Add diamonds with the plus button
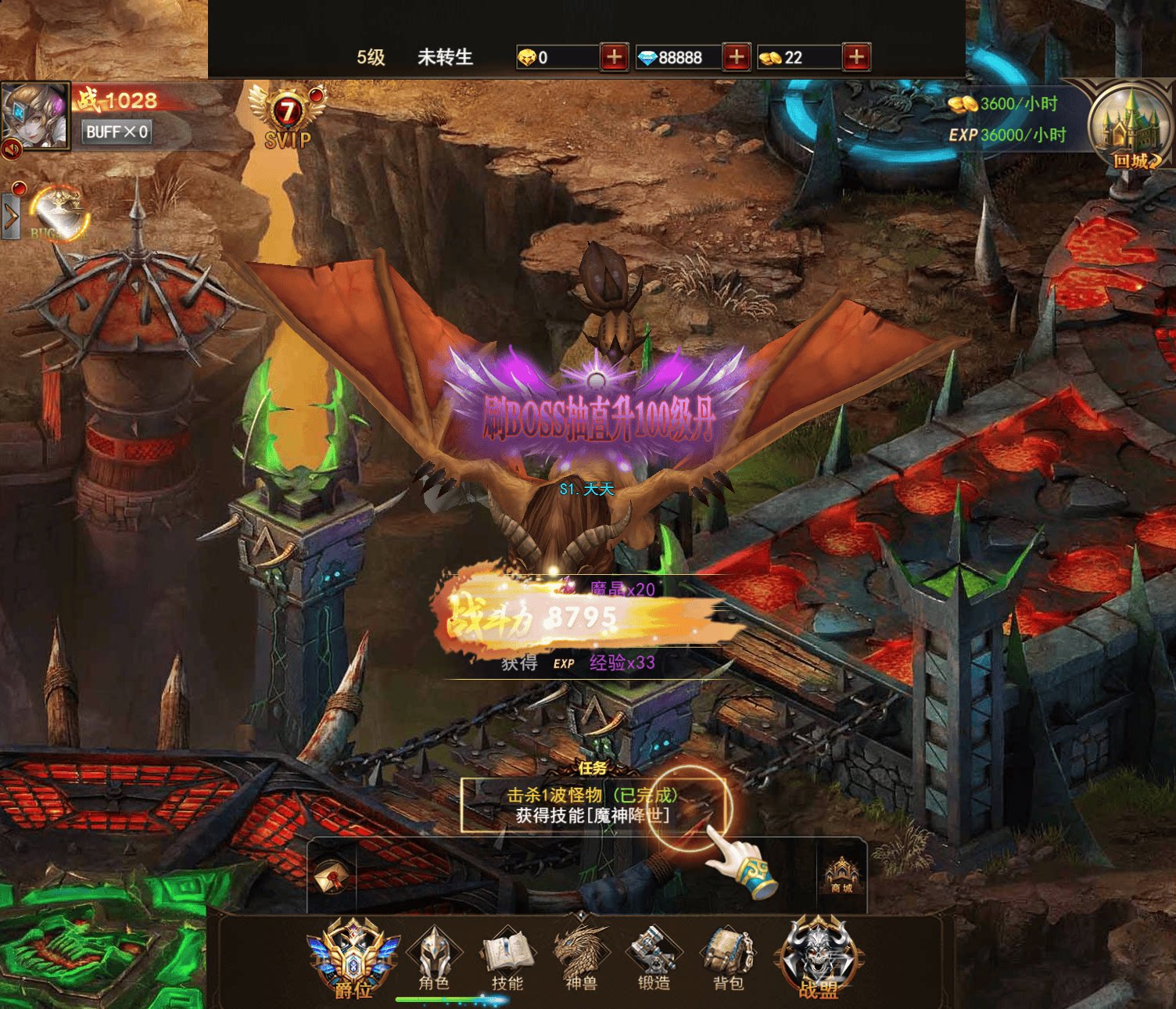1176x1009 pixels. (736, 57)
